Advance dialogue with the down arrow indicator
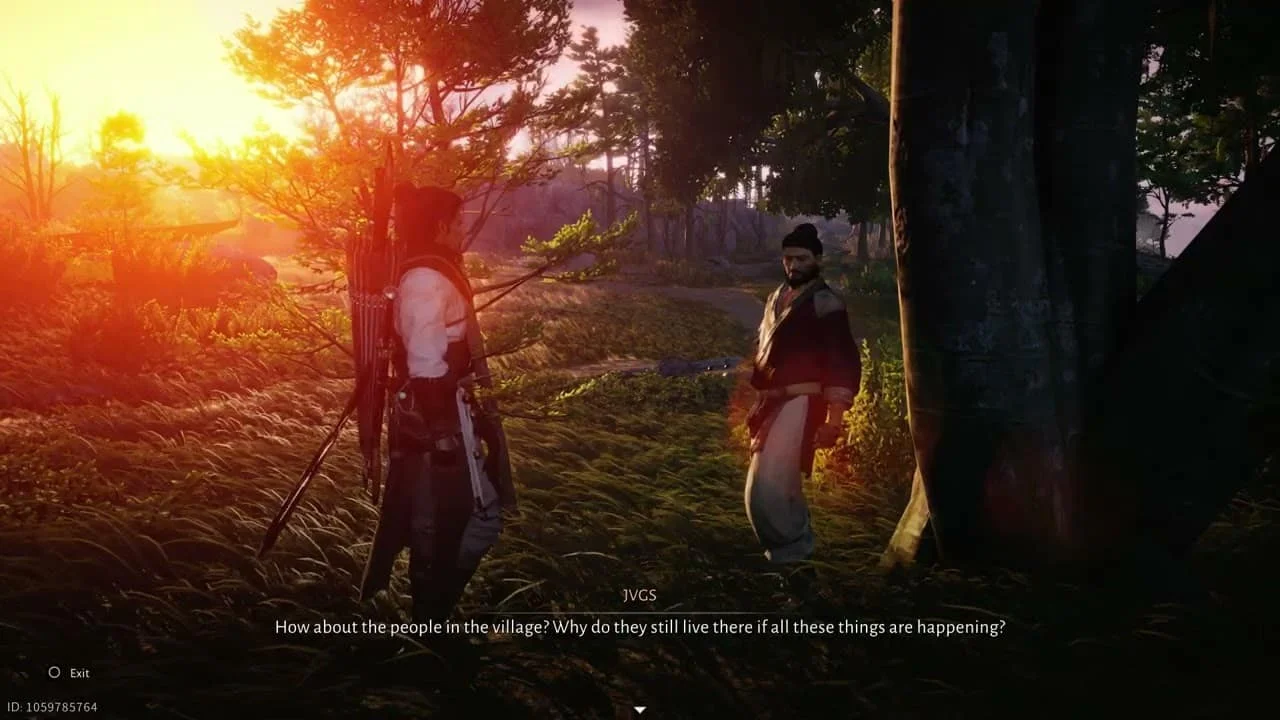This screenshot has height=720, width=1280. coord(640,709)
